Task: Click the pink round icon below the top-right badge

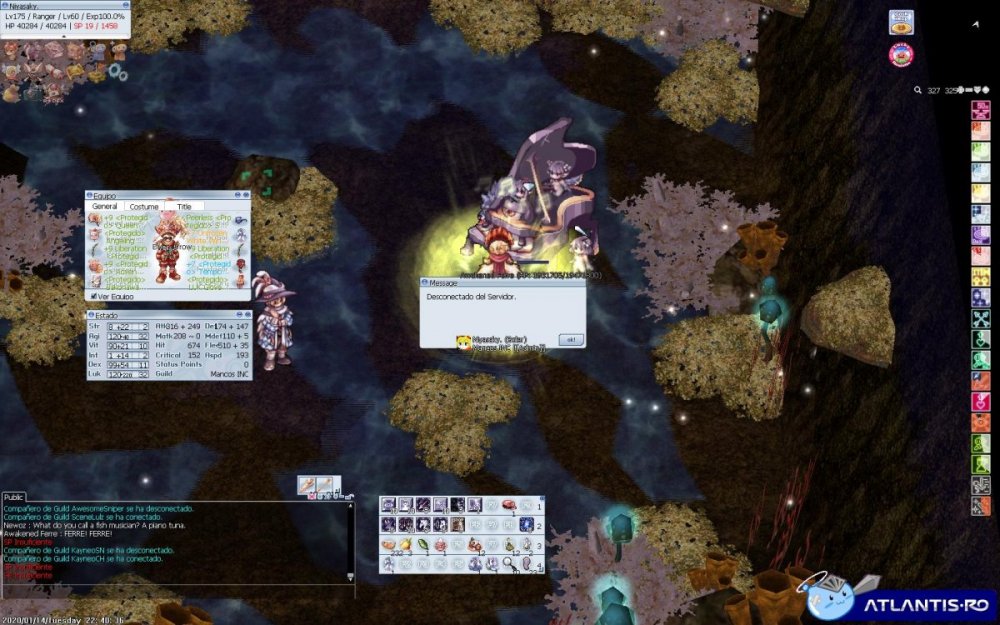Action: tap(901, 54)
